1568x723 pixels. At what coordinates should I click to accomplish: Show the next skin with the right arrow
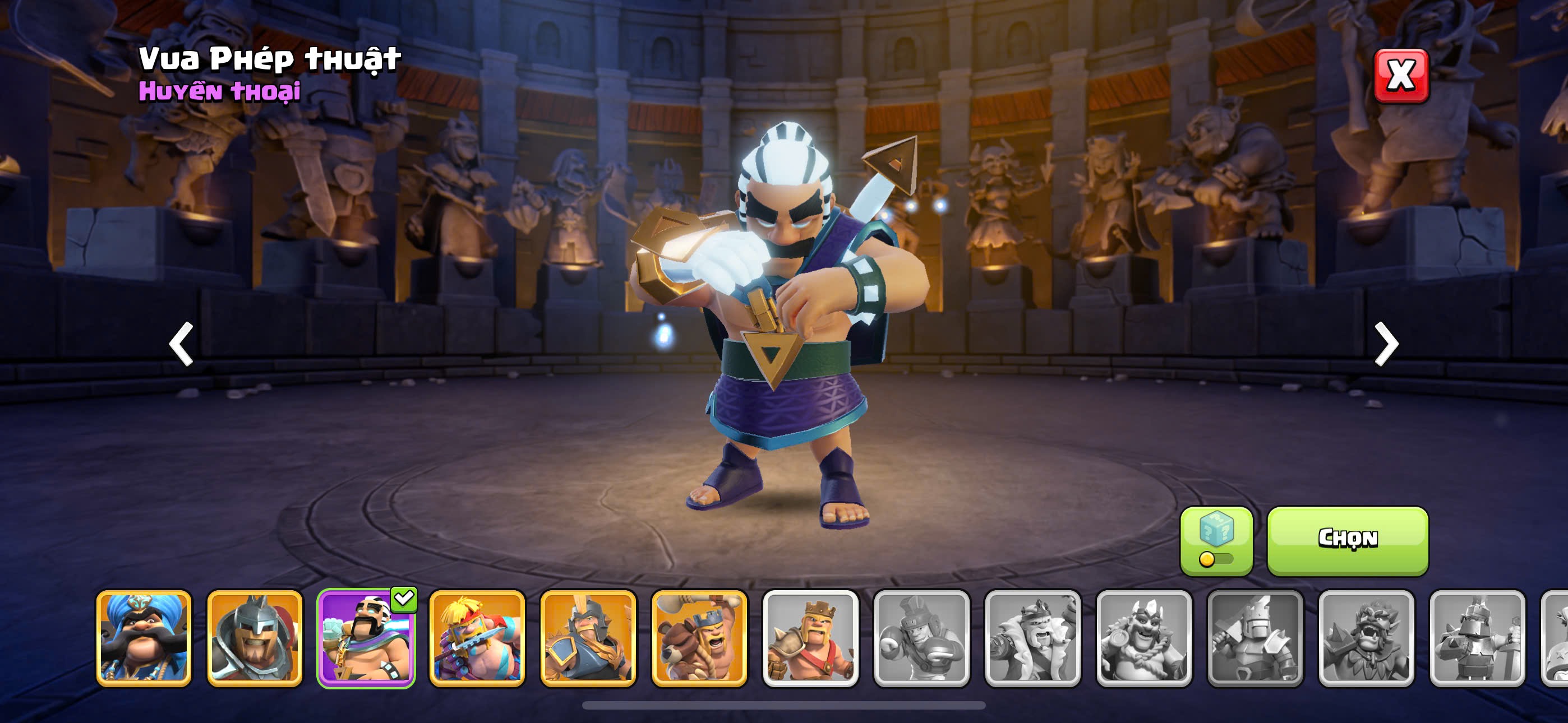pos(1386,344)
